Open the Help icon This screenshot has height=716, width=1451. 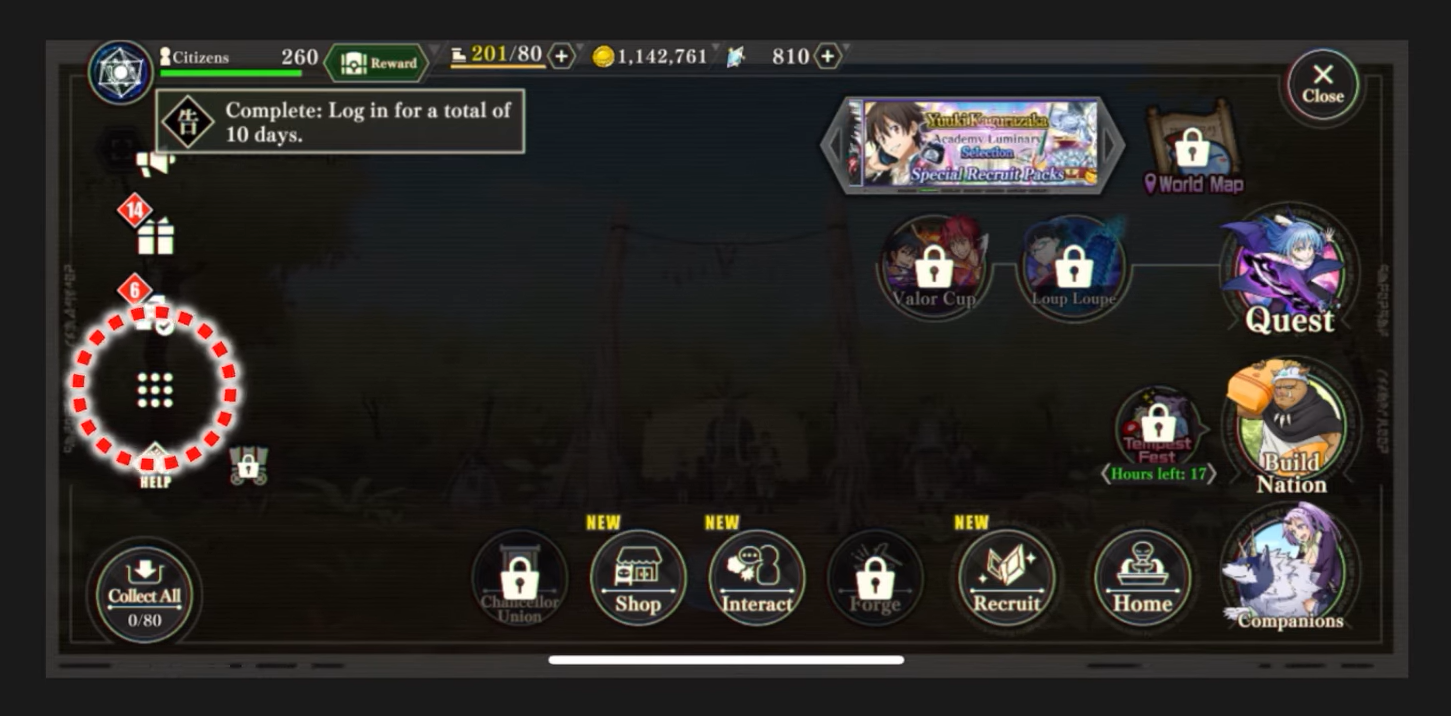pos(155,467)
